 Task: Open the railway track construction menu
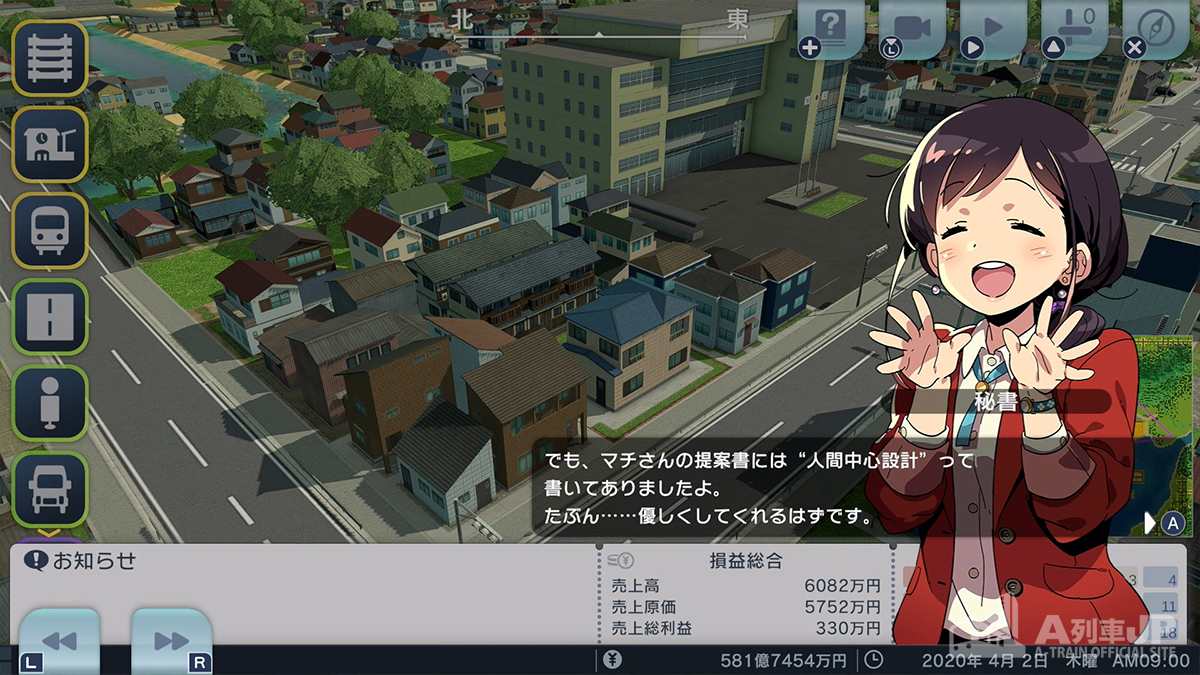click(x=49, y=59)
